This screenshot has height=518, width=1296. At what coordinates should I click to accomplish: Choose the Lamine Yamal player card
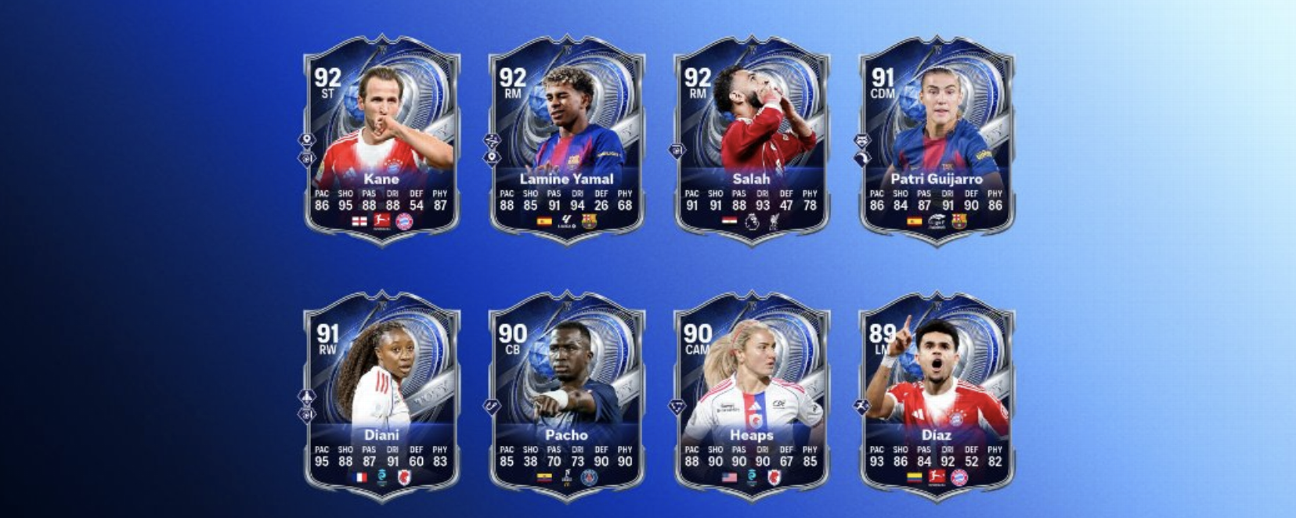tap(566, 139)
